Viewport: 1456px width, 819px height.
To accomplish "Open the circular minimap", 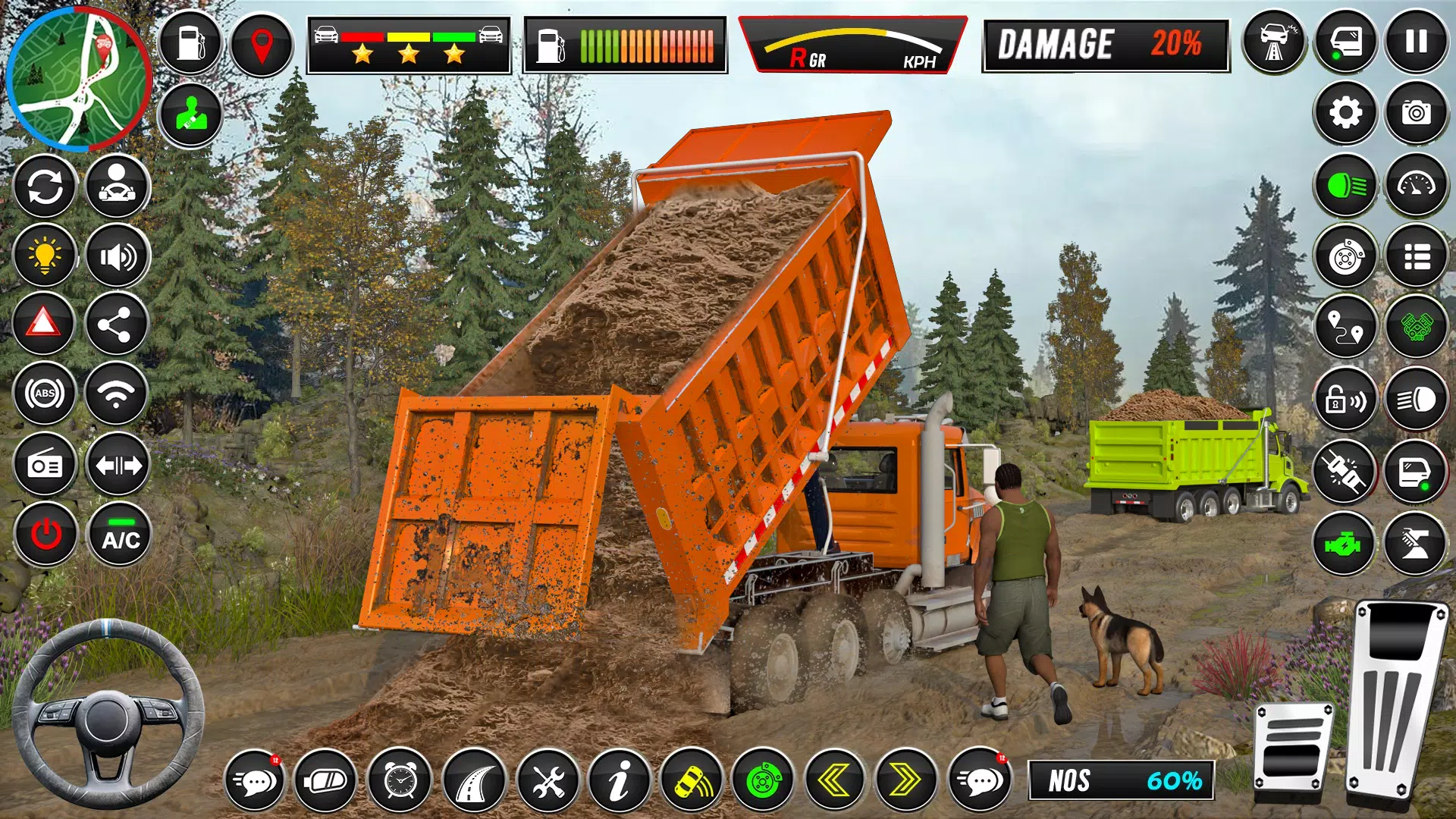I will 78,78.
